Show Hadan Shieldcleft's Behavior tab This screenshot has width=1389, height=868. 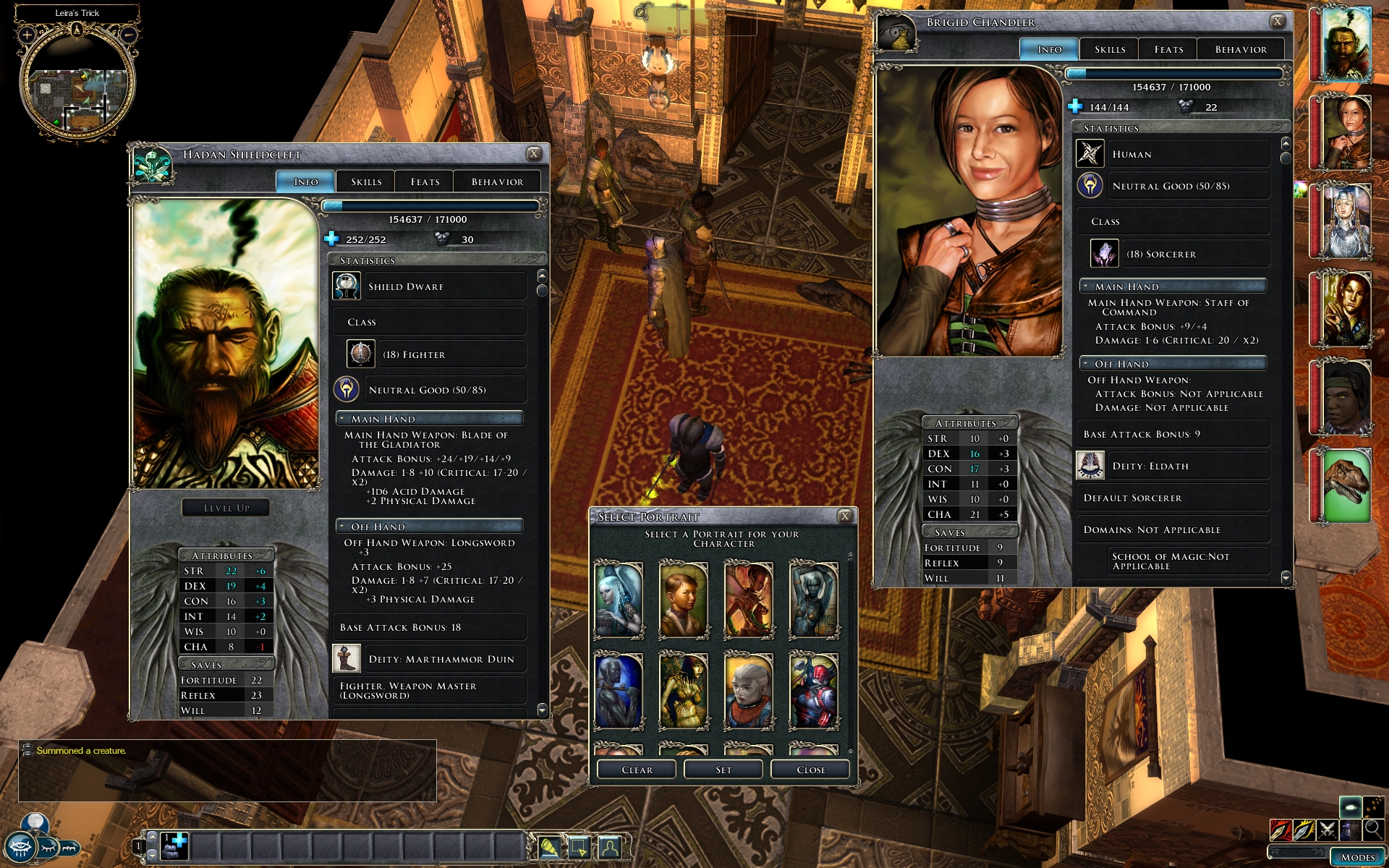tap(497, 182)
